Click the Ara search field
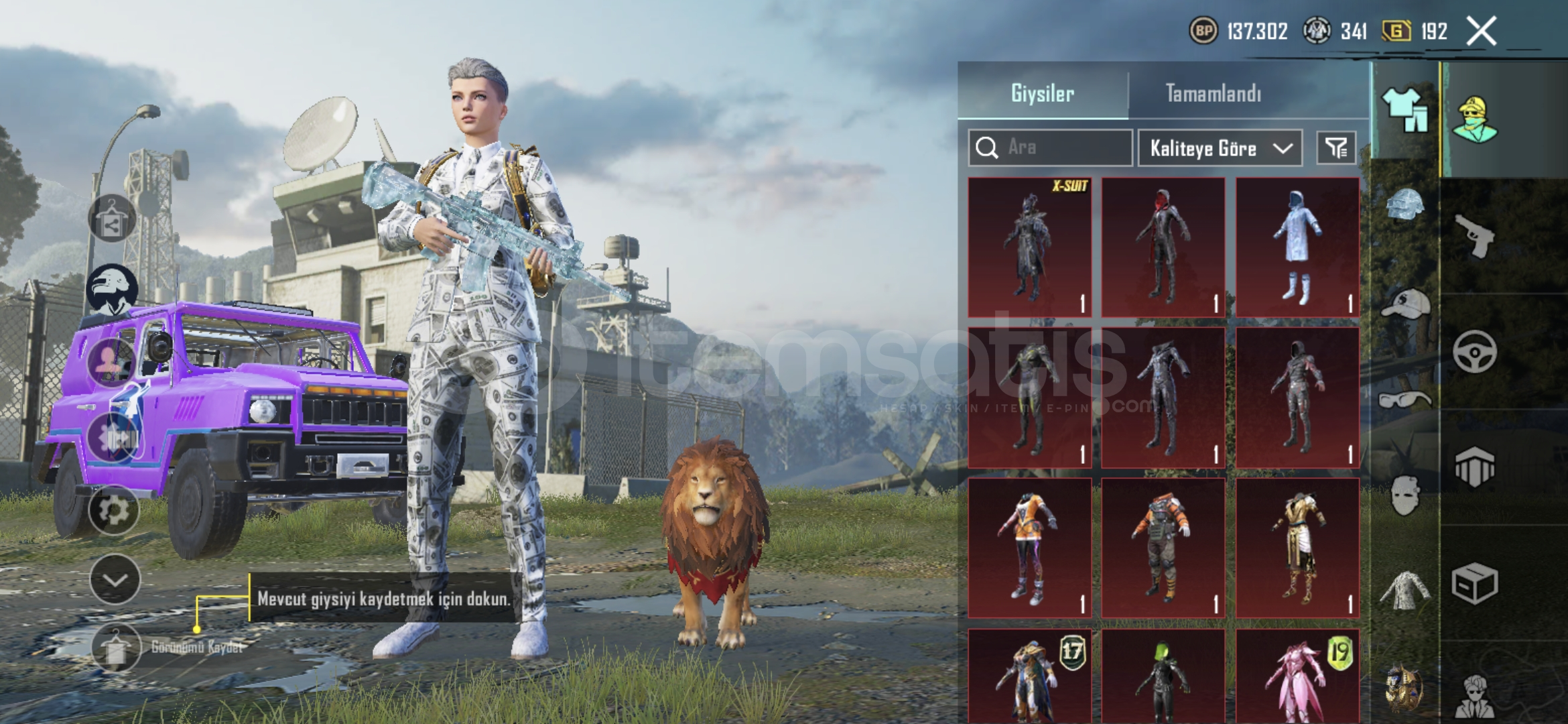Viewport: 1568px width, 724px height. (1051, 147)
